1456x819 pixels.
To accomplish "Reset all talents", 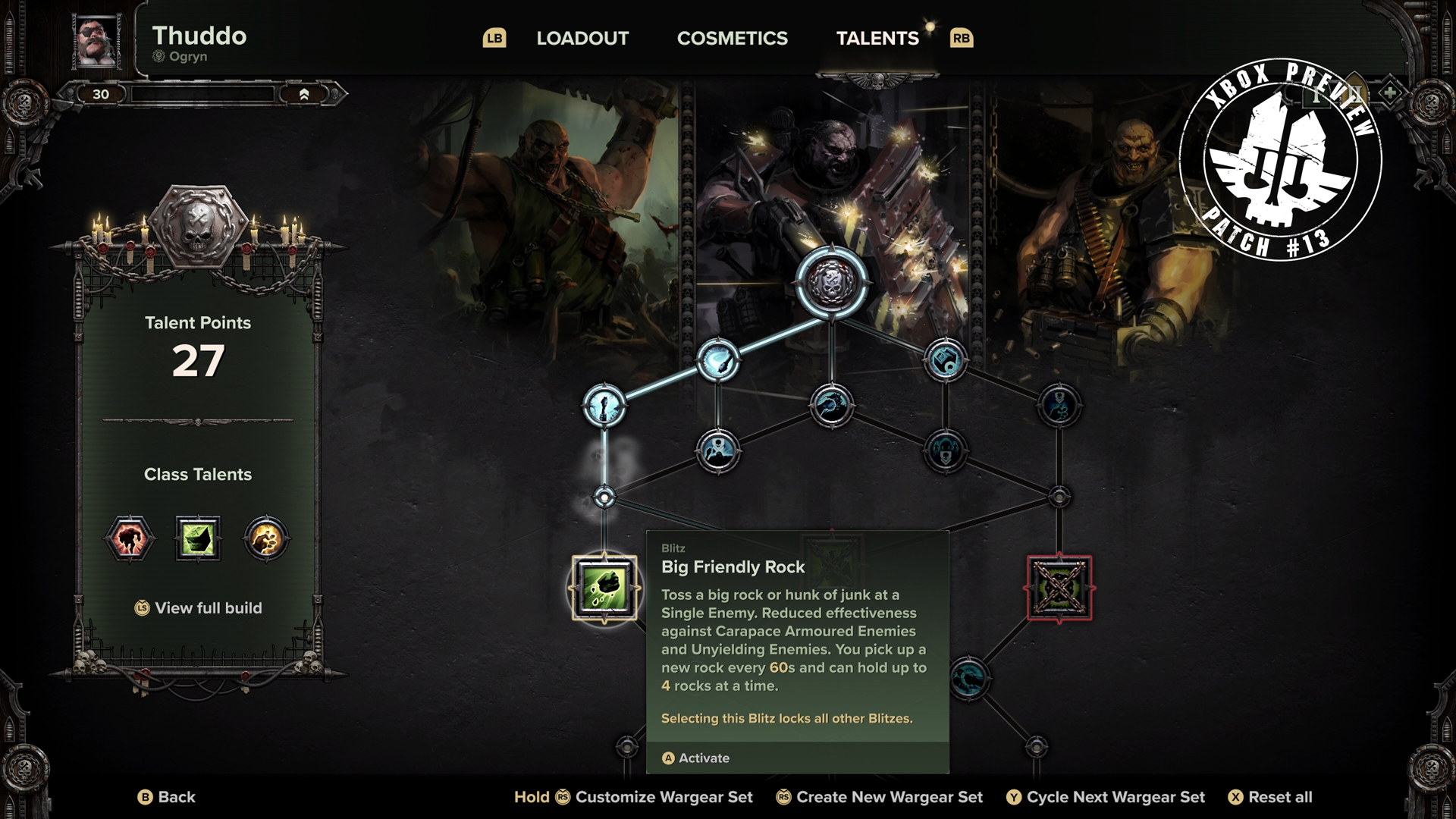I will pos(1270,797).
